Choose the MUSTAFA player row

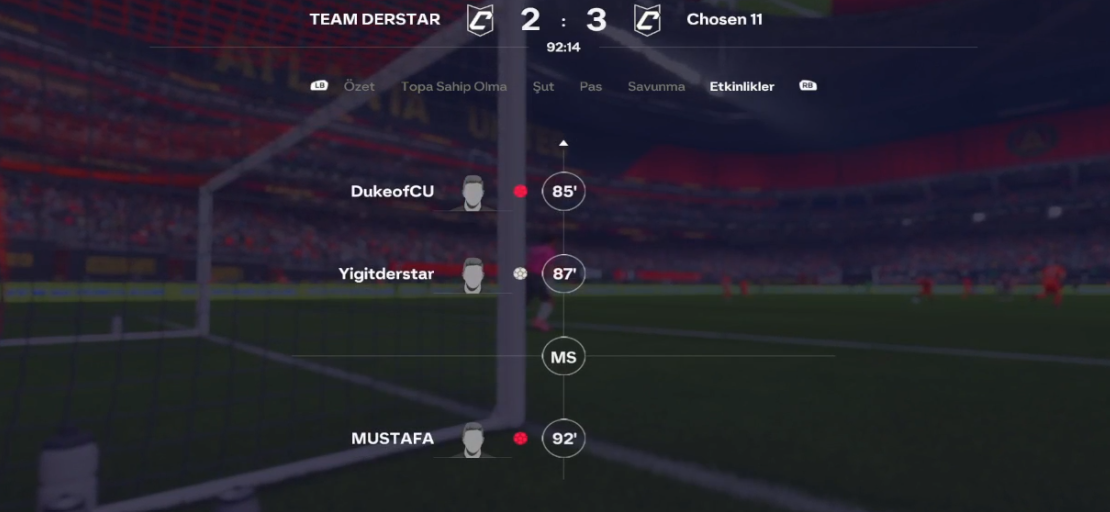[x=393, y=438]
